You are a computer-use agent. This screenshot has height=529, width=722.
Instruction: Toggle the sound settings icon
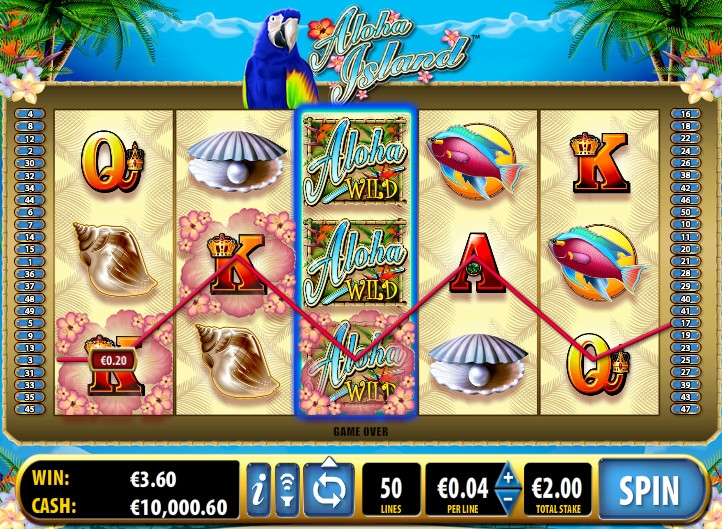pos(287,490)
